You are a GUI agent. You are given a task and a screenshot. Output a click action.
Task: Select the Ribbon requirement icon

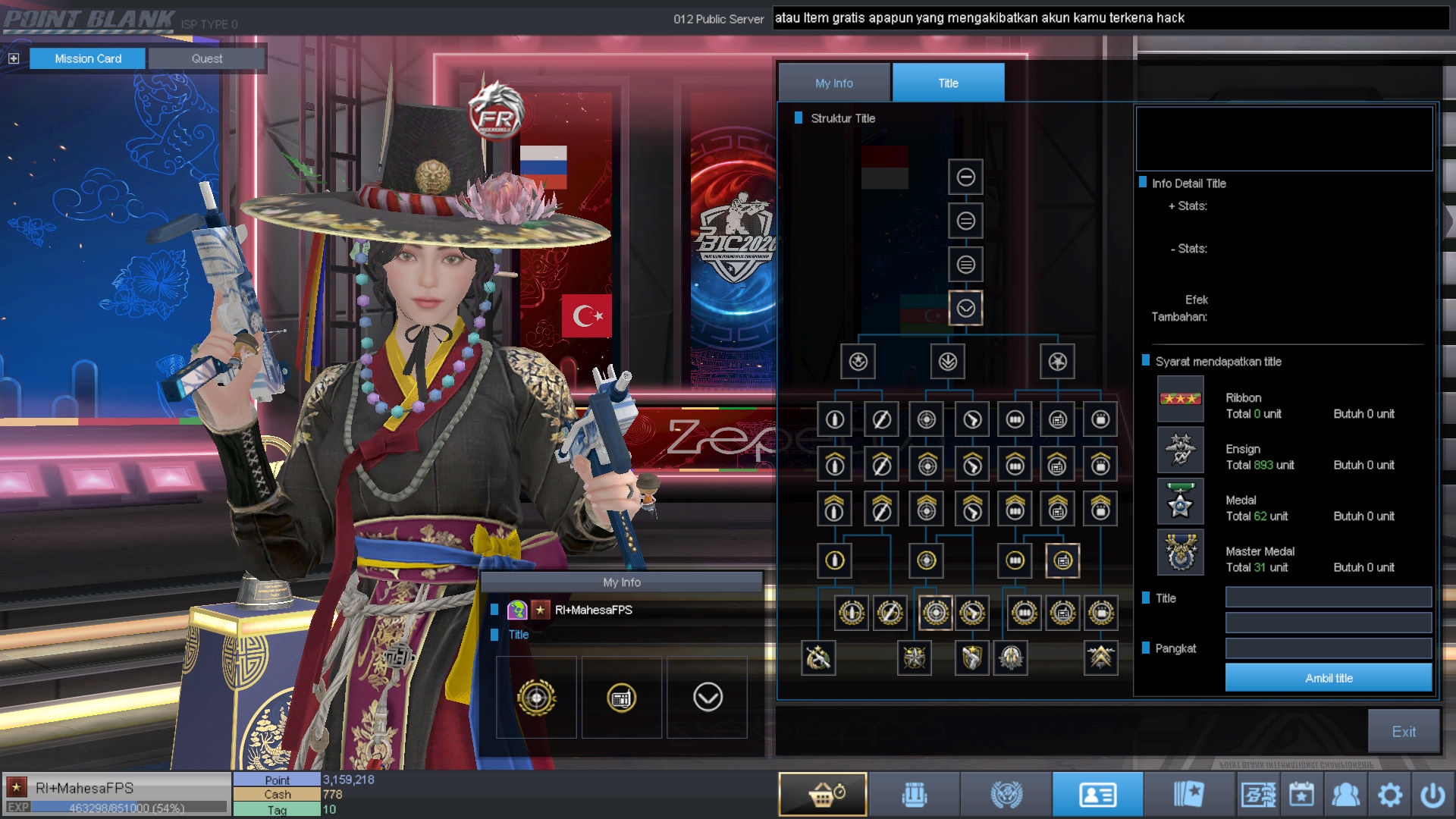click(x=1180, y=399)
